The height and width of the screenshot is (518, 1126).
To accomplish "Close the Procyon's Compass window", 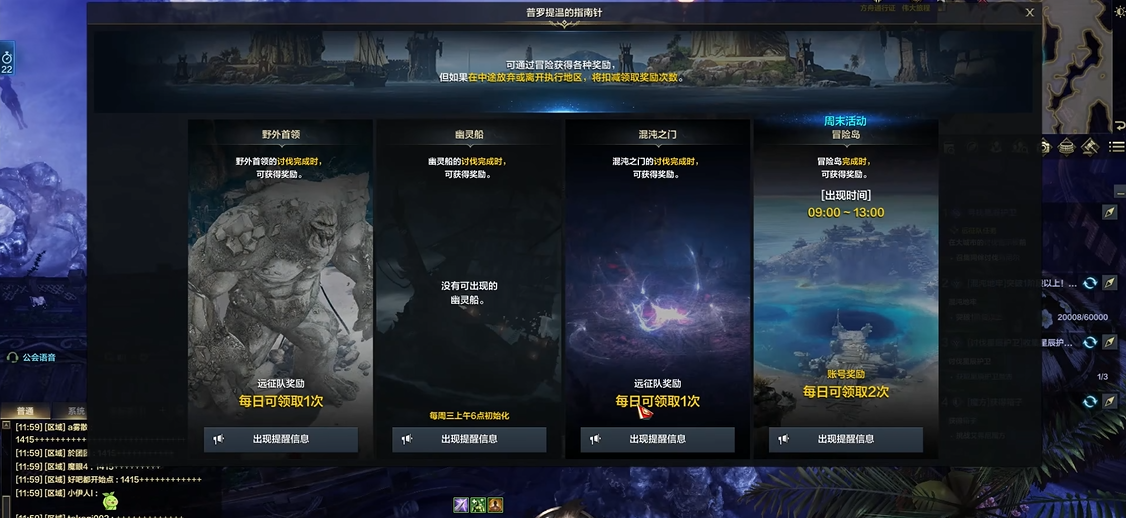I will (1030, 13).
